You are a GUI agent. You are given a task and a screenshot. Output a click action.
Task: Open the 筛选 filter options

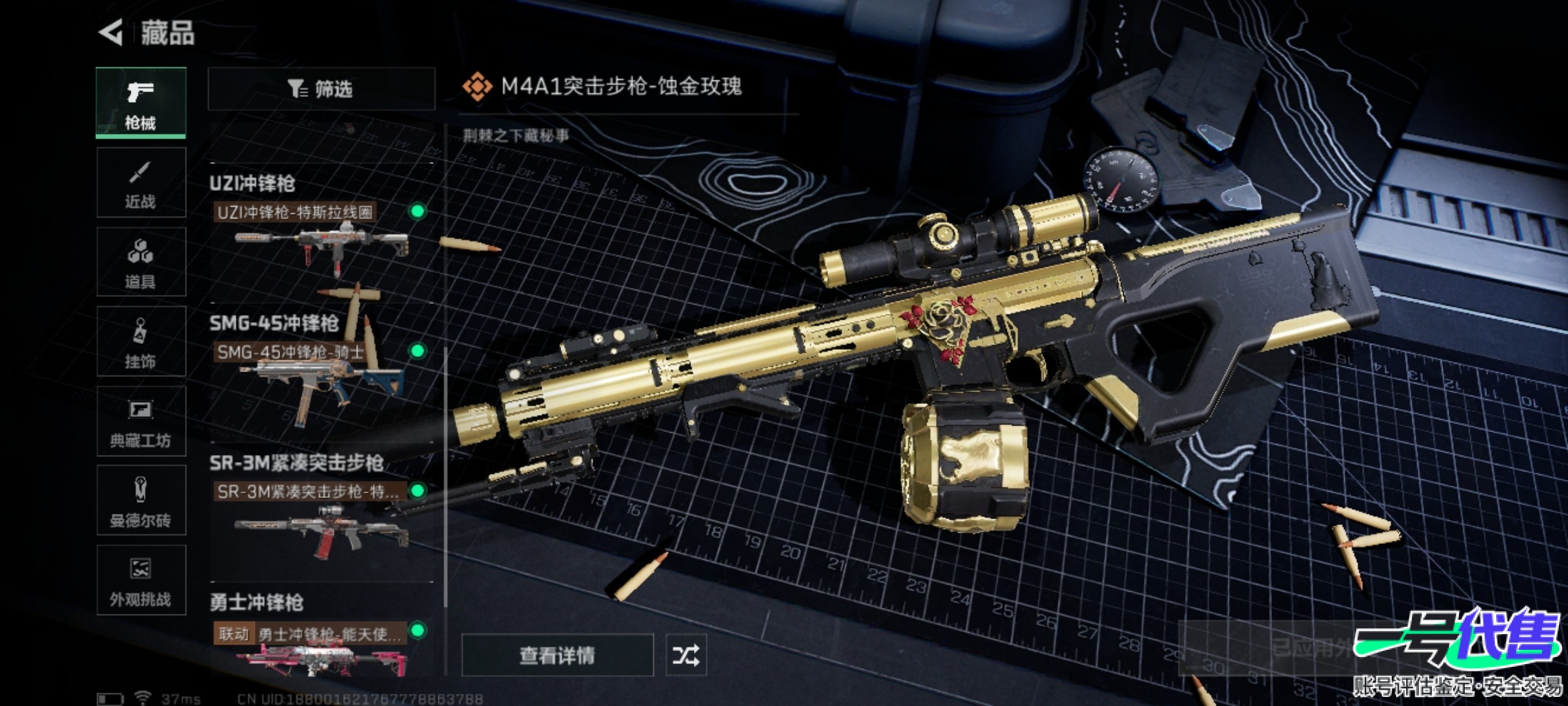(321, 89)
